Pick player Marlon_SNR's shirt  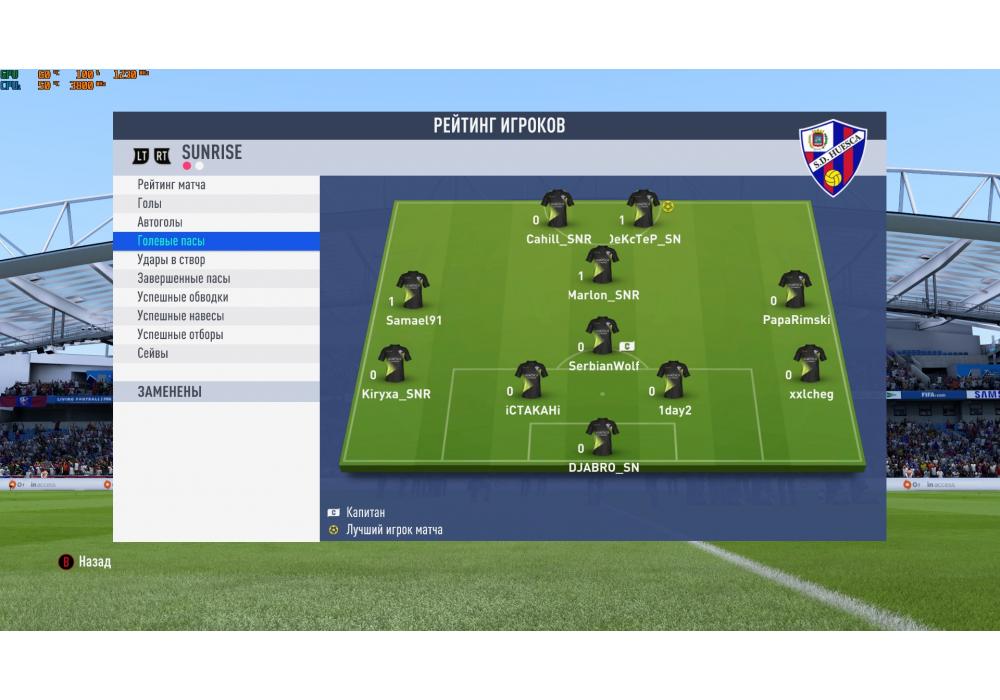pyautogui.click(x=602, y=266)
